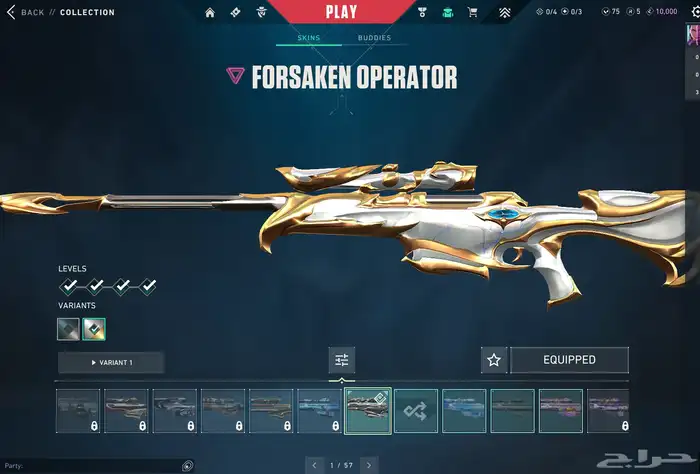700x474 pixels.
Task: Go to the next skins page
Action: 369,465
